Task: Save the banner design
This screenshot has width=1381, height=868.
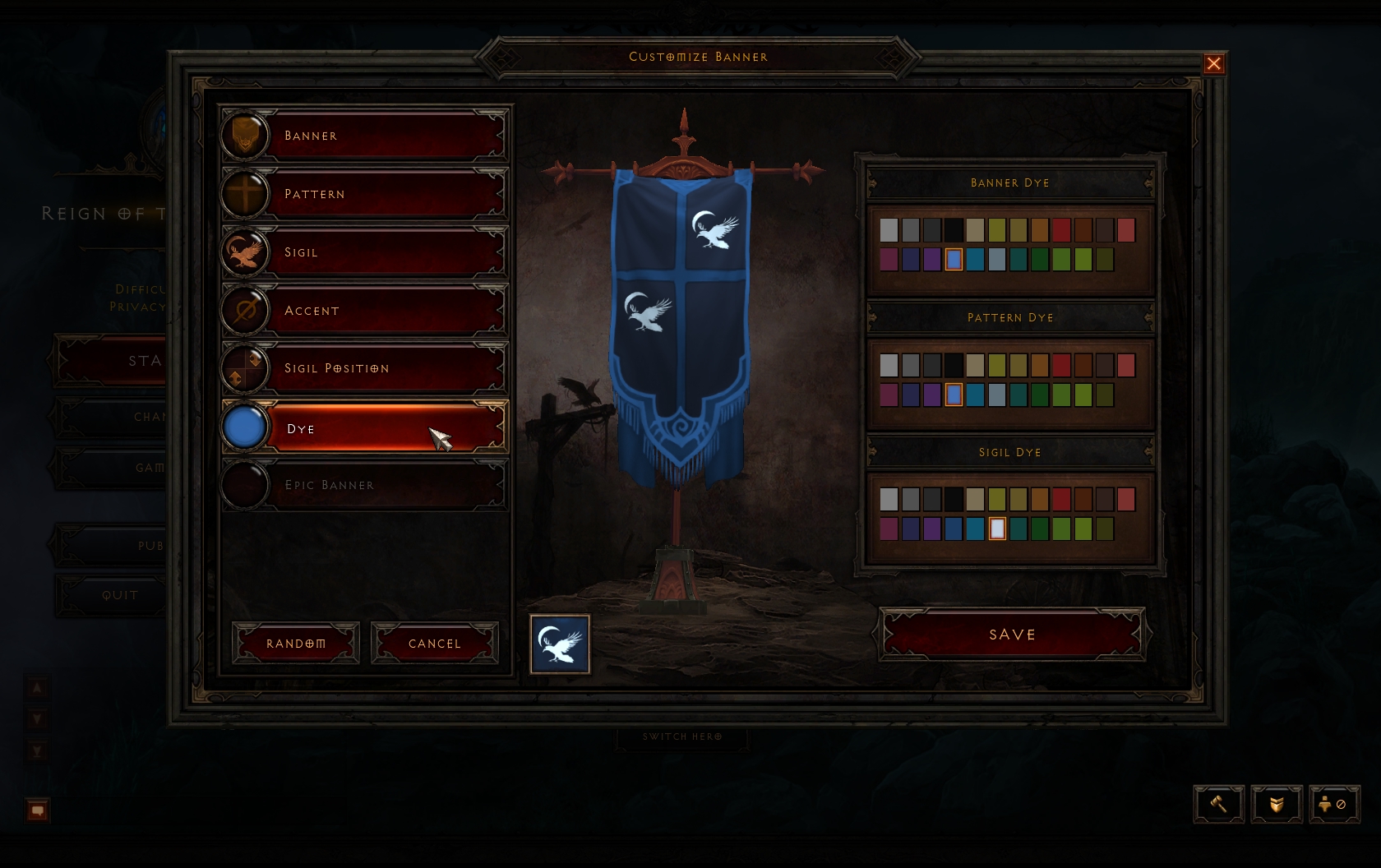Action: [x=1012, y=635]
